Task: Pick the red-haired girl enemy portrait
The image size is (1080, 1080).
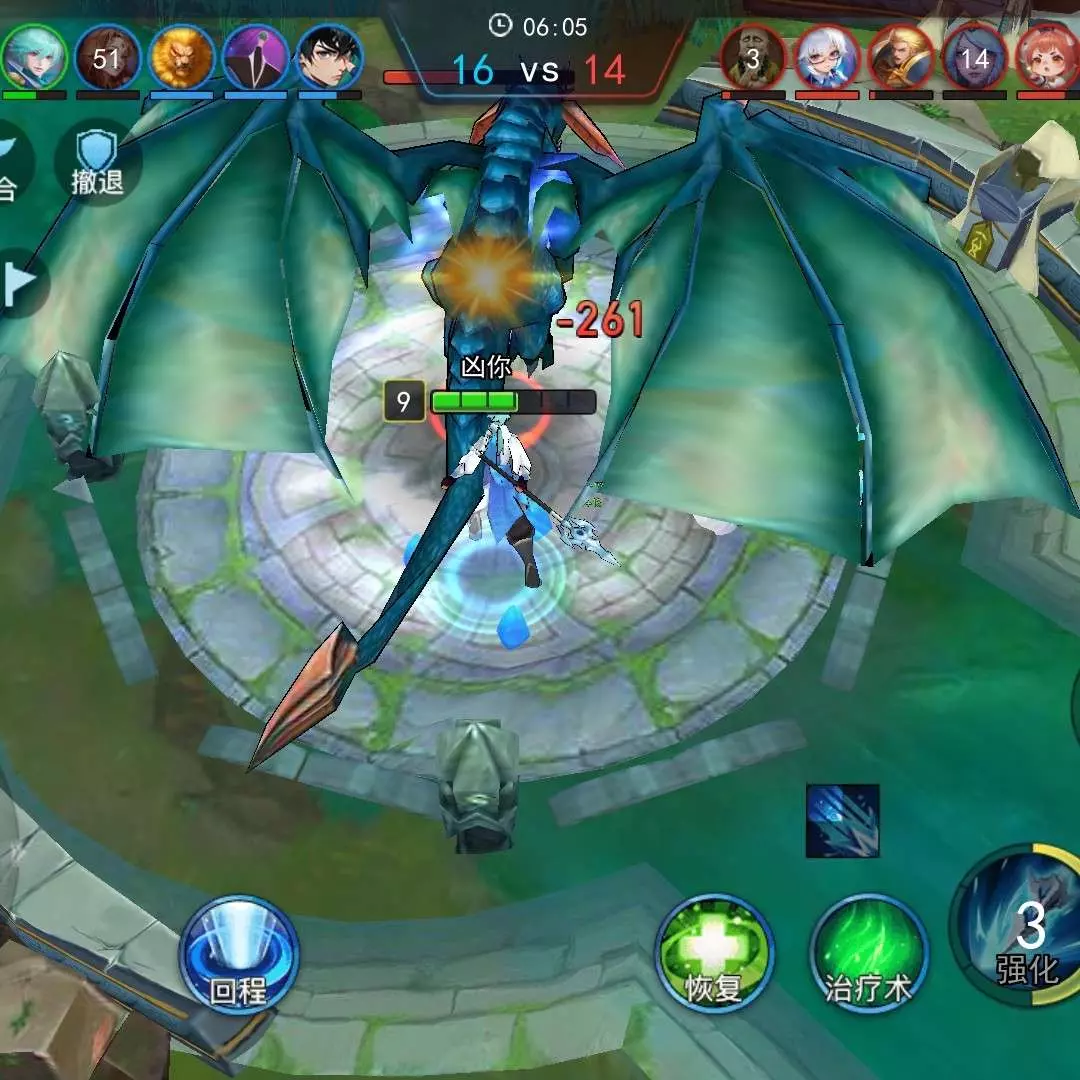Action: click(x=1048, y=58)
